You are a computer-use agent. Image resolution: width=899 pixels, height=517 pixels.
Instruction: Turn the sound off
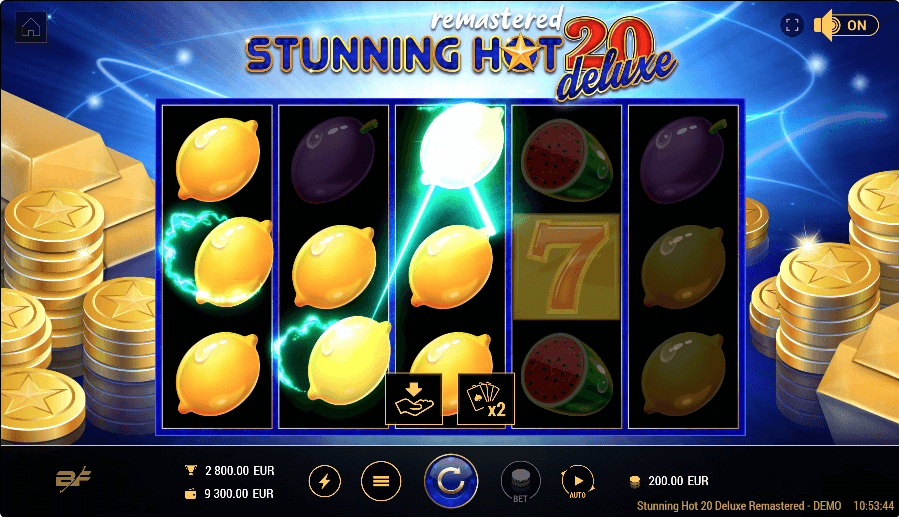click(845, 26)
